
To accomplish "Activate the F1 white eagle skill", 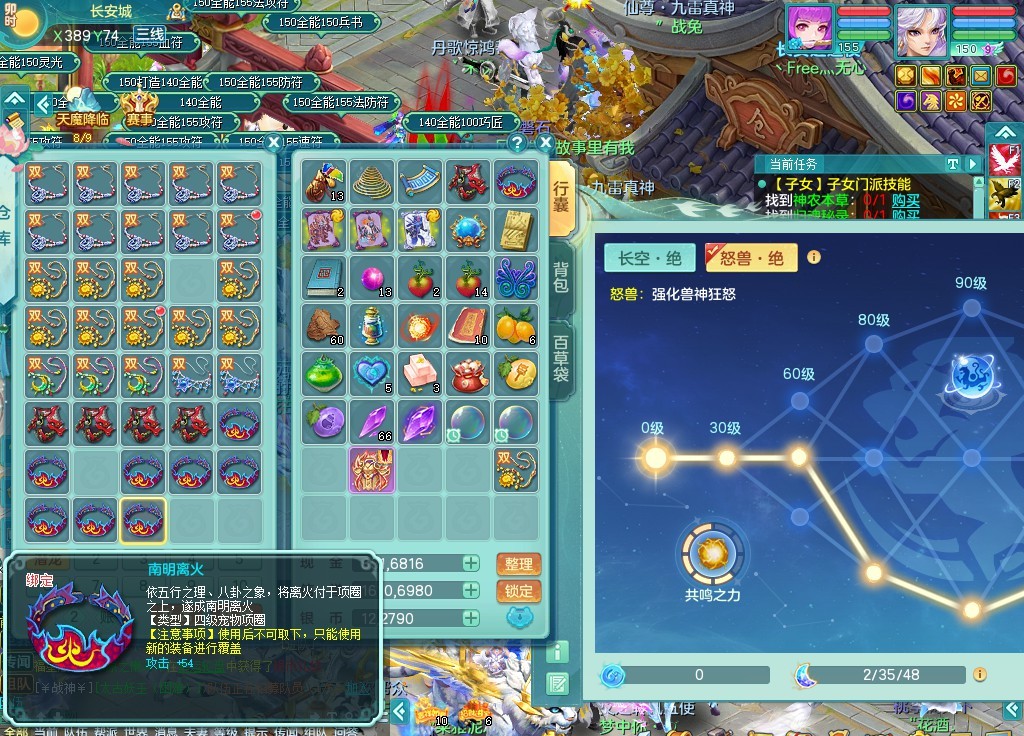I will (x=1004, y=160).
